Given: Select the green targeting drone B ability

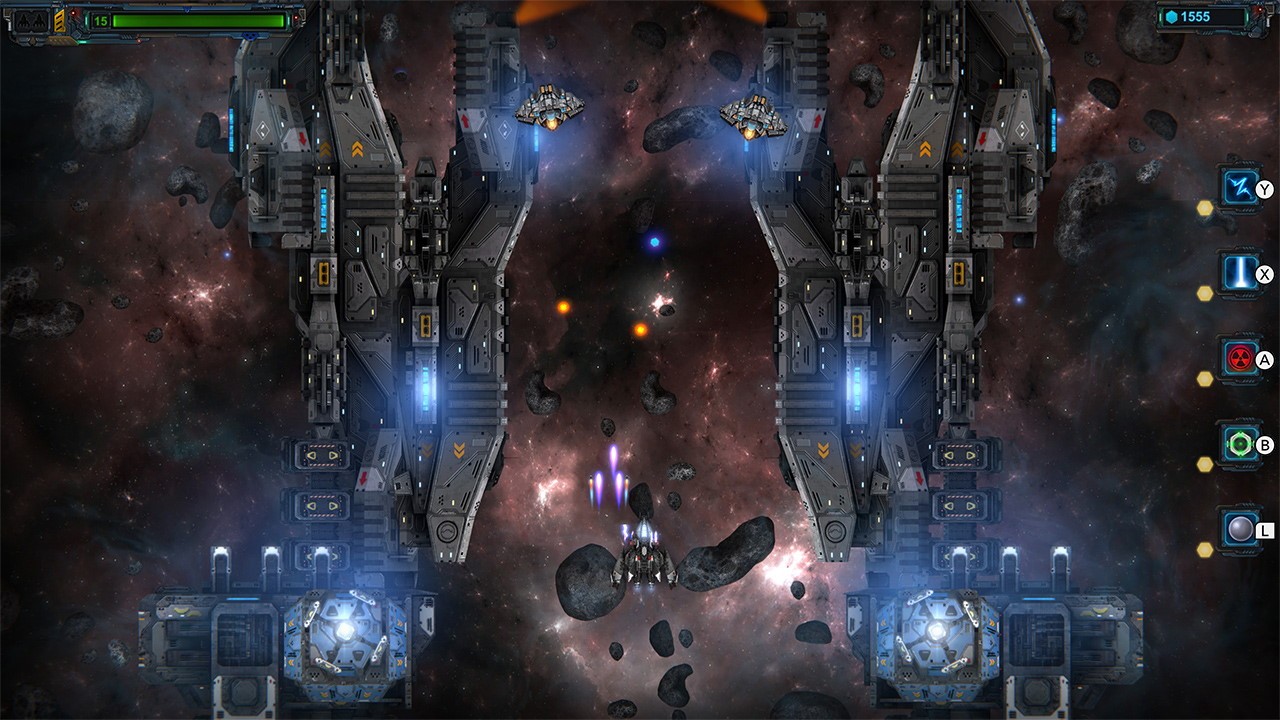Looking at the screenshot, I should (x=1238, y=441).
